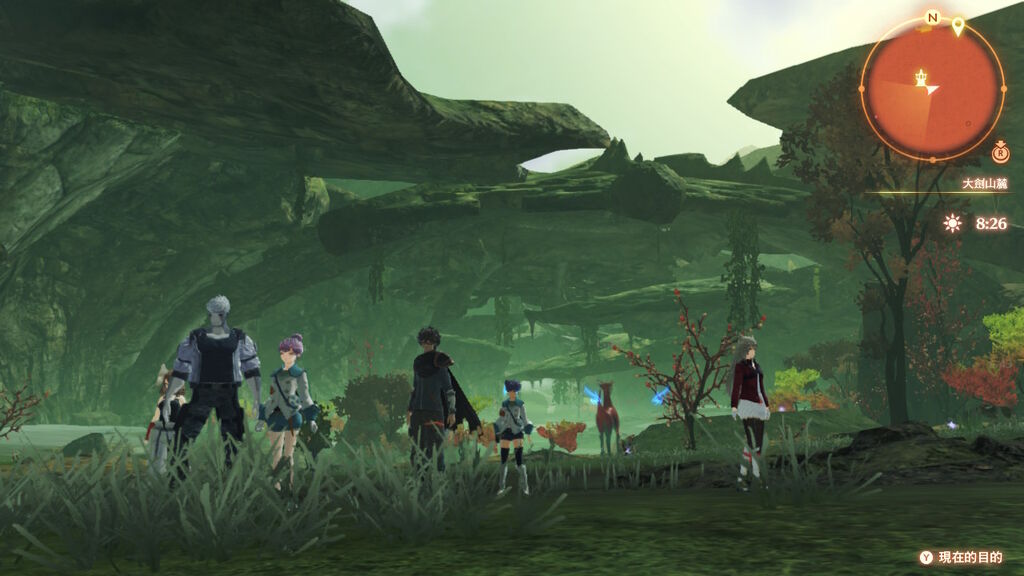Select the location pin marker on minimap rim

pos(957,27)
